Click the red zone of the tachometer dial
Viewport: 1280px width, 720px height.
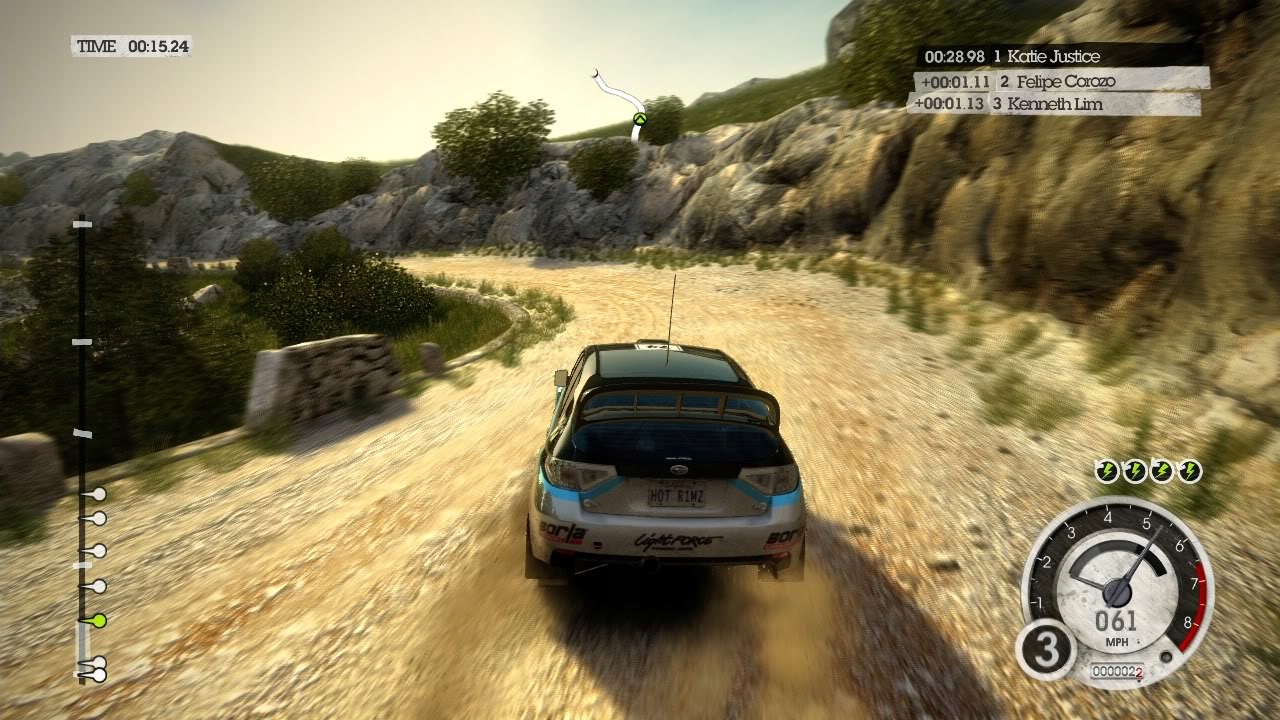[x=1196, y=606]
